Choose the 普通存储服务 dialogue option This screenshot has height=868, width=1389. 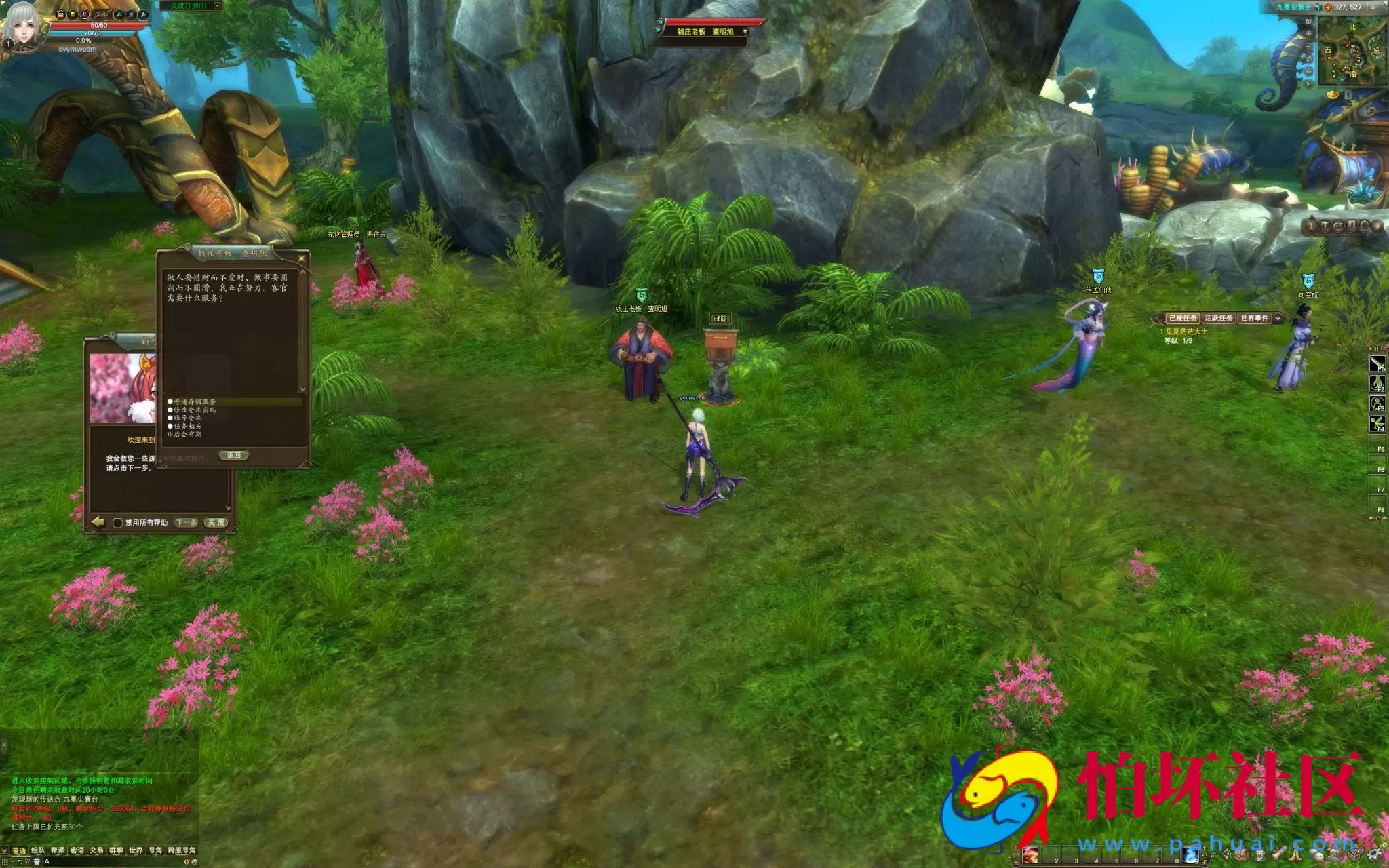click(195, 401)
